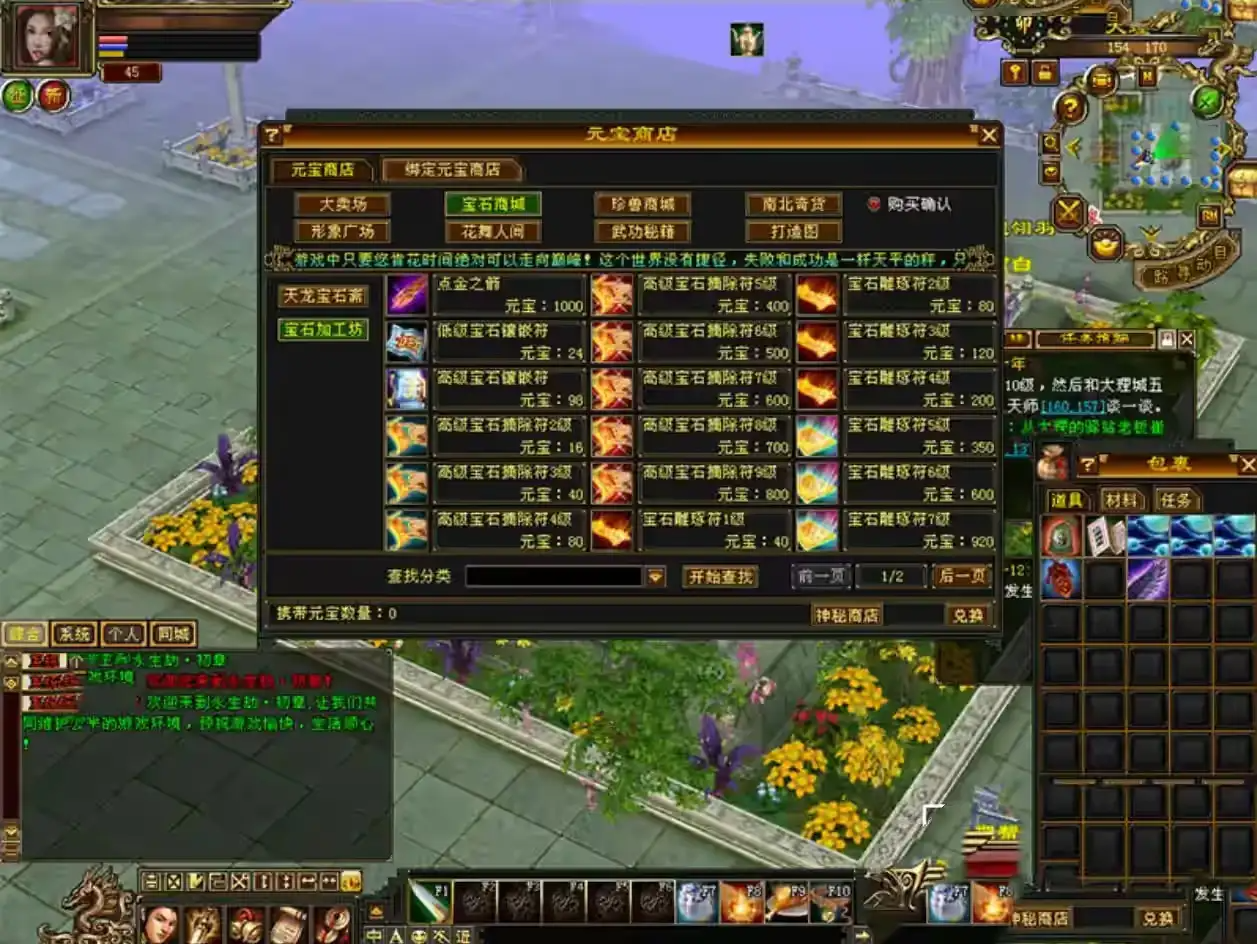Screen dimensions: 1257x944
Task: Toggle the 购买确认 option
Action: point(873,204)
